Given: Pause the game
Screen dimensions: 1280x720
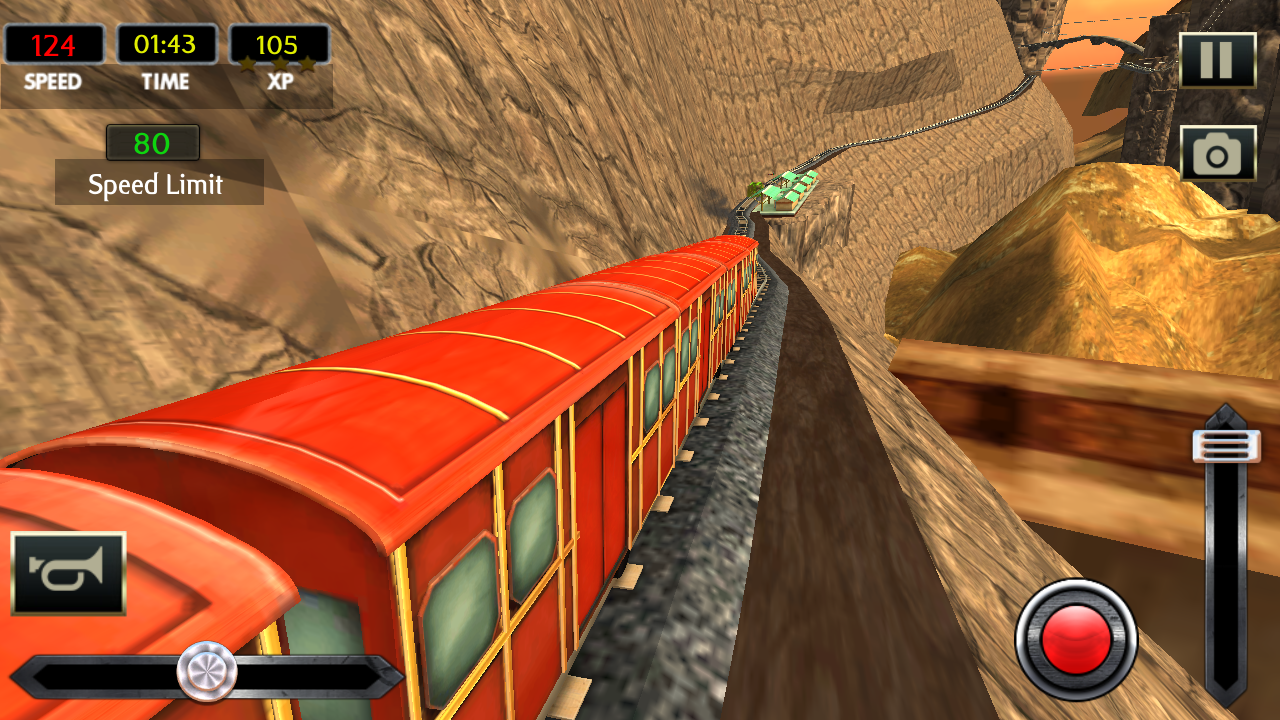Looking at the screenshot, I should coord(1217,61).
